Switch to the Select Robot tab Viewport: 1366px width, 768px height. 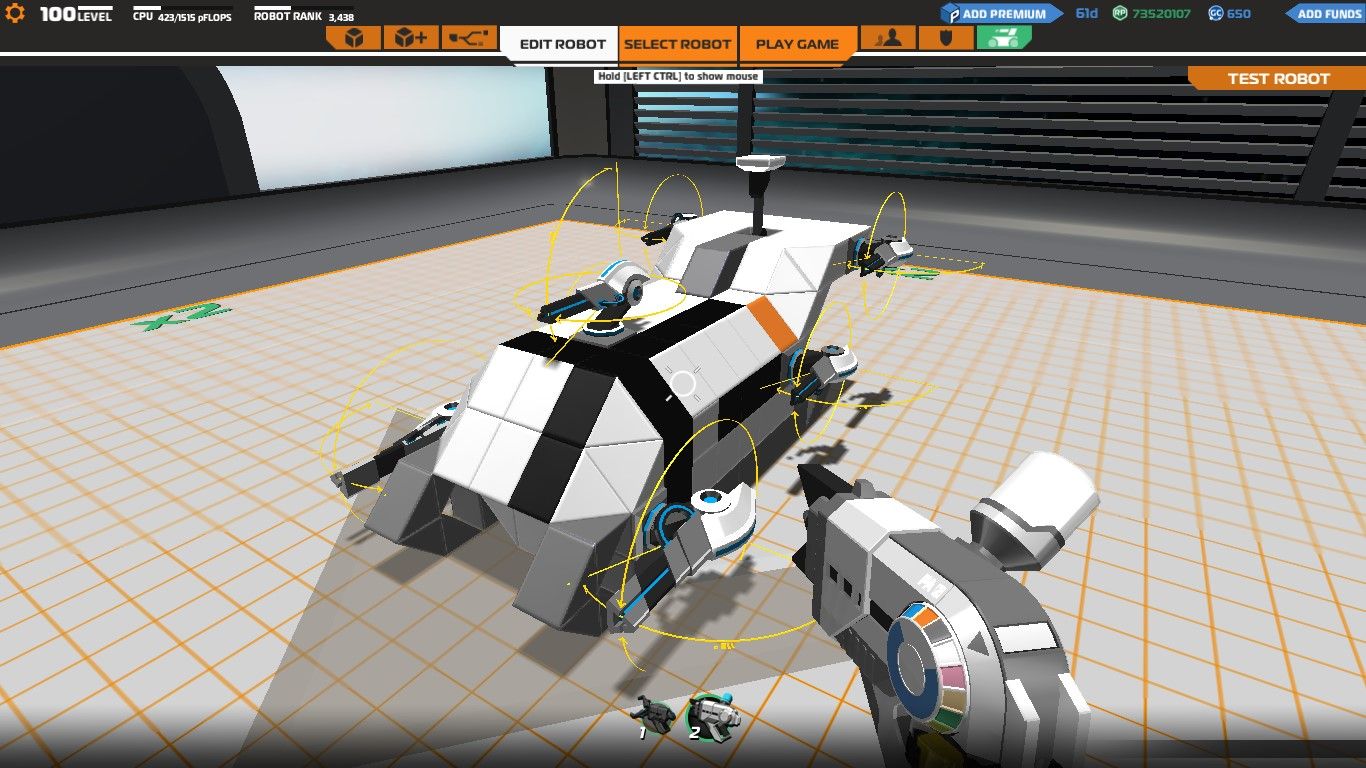(x=678, y=44)
